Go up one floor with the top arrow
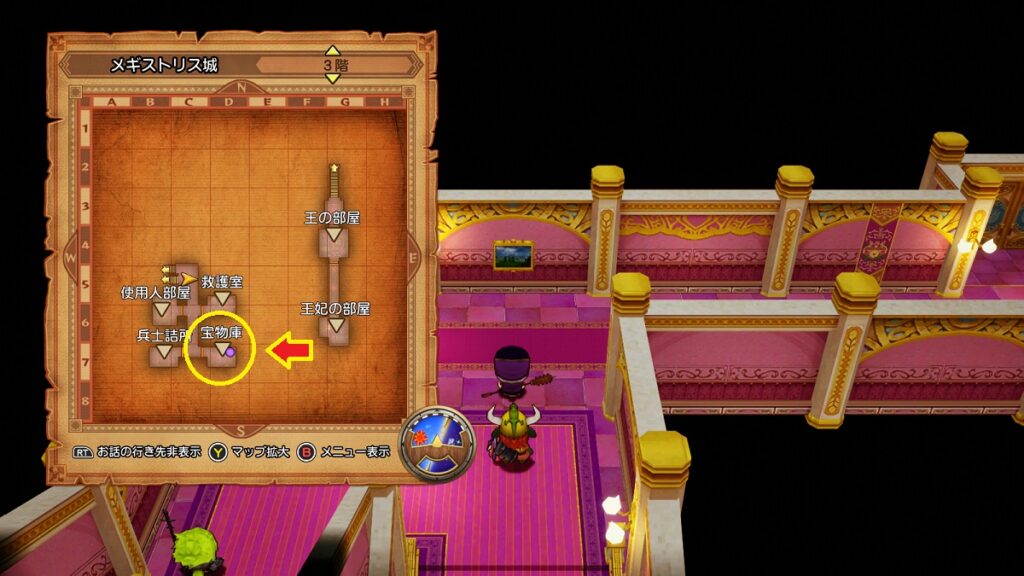Screen dimensions: 1024x576 pos(333,50)
